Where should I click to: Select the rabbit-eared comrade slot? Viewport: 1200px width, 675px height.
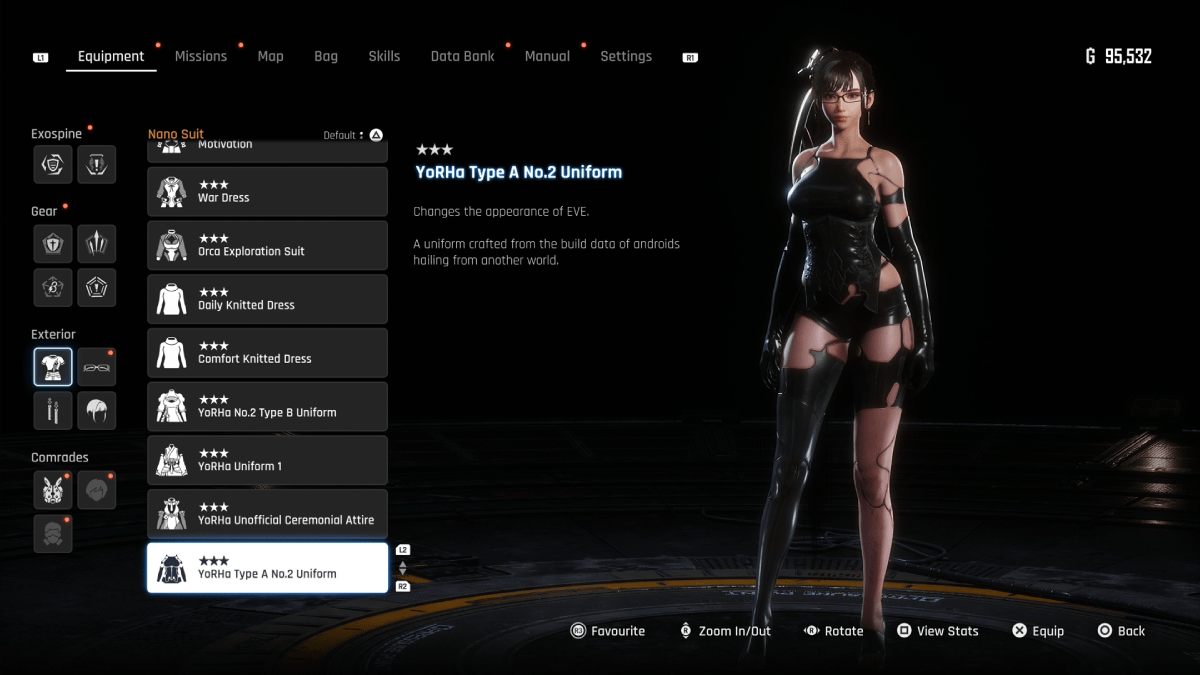[x=53, y=490]
